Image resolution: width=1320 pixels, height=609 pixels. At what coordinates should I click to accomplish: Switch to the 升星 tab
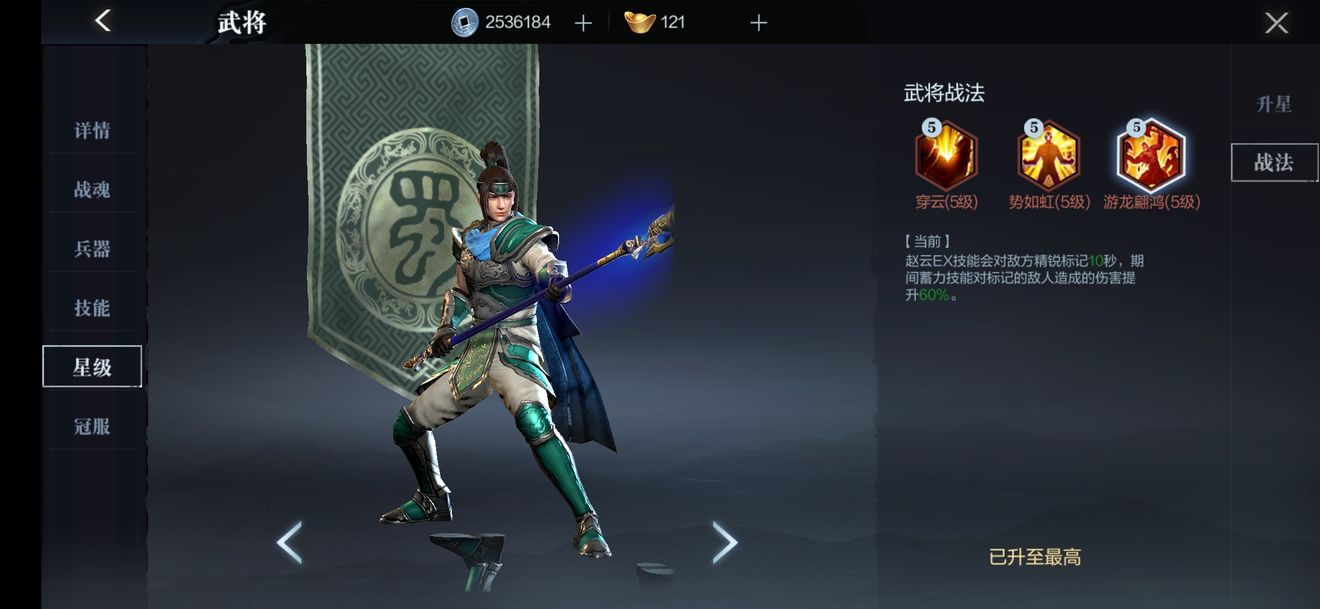(x=1274, y=104)
